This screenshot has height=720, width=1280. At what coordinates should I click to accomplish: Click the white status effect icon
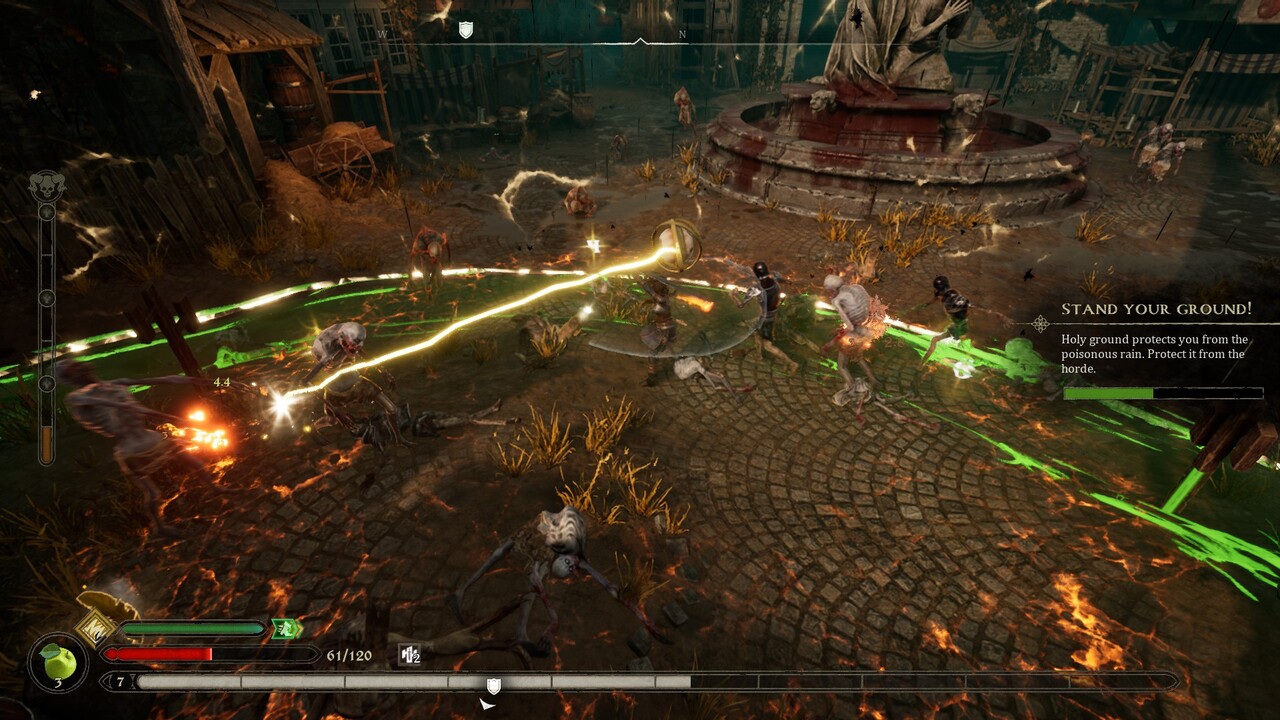click(409, 655)
